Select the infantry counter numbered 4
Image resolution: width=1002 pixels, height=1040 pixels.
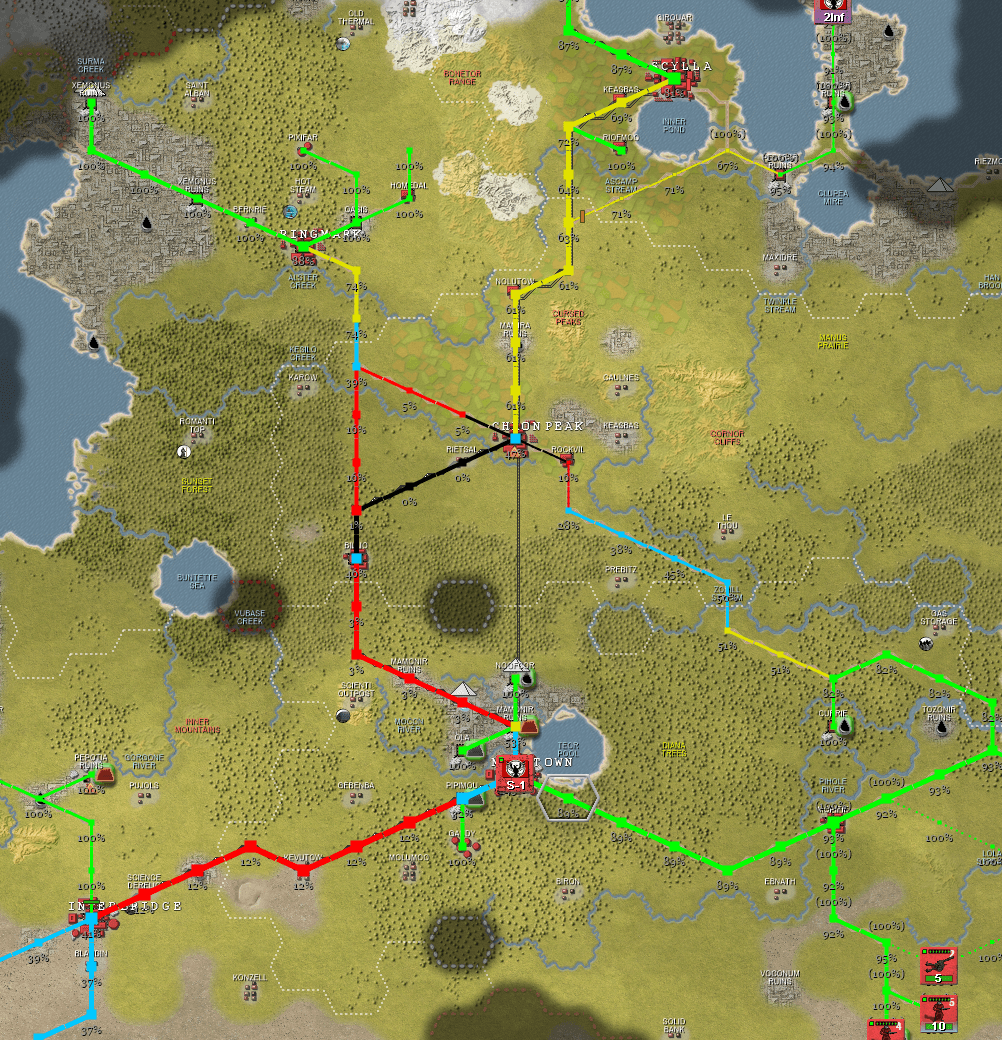click(x=884, y=1028)
